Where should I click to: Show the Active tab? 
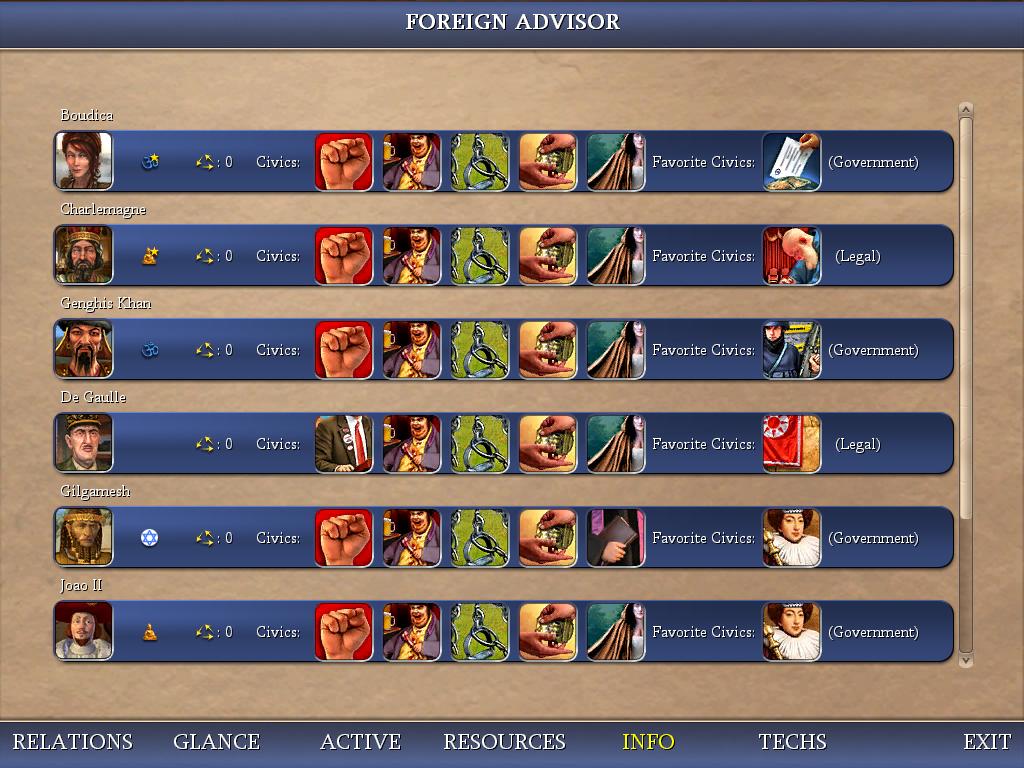pyautogui.click(x=360, y=742)
